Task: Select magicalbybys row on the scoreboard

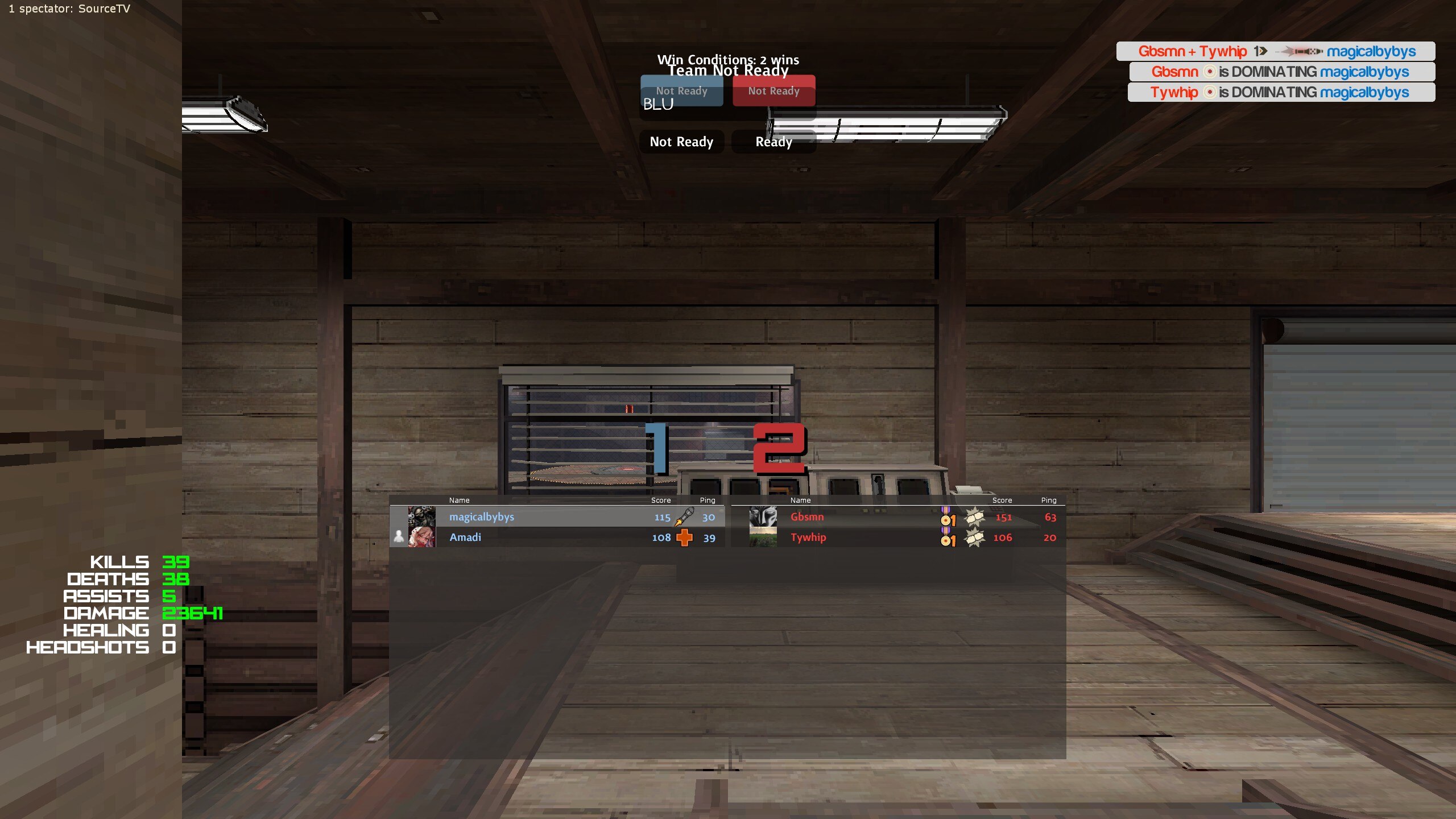Action: pyautogui.click(x=546, y=517)
